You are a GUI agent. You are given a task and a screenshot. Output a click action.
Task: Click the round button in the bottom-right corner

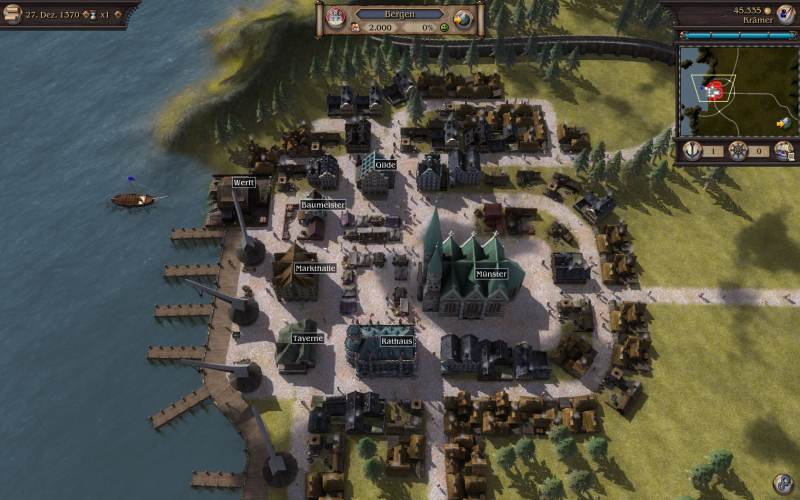point(782,484)
